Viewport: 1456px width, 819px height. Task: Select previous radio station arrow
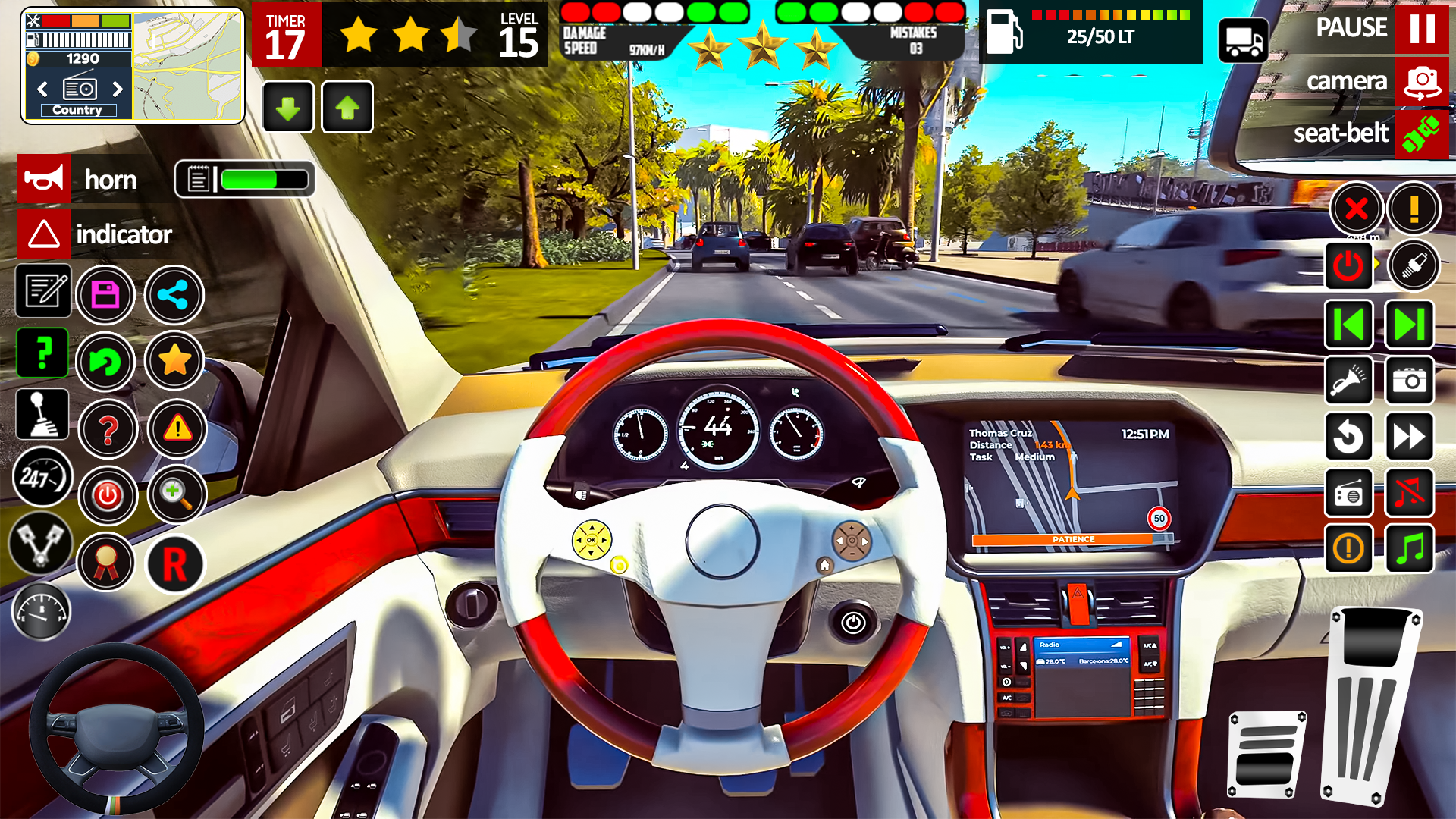(42, 89)
